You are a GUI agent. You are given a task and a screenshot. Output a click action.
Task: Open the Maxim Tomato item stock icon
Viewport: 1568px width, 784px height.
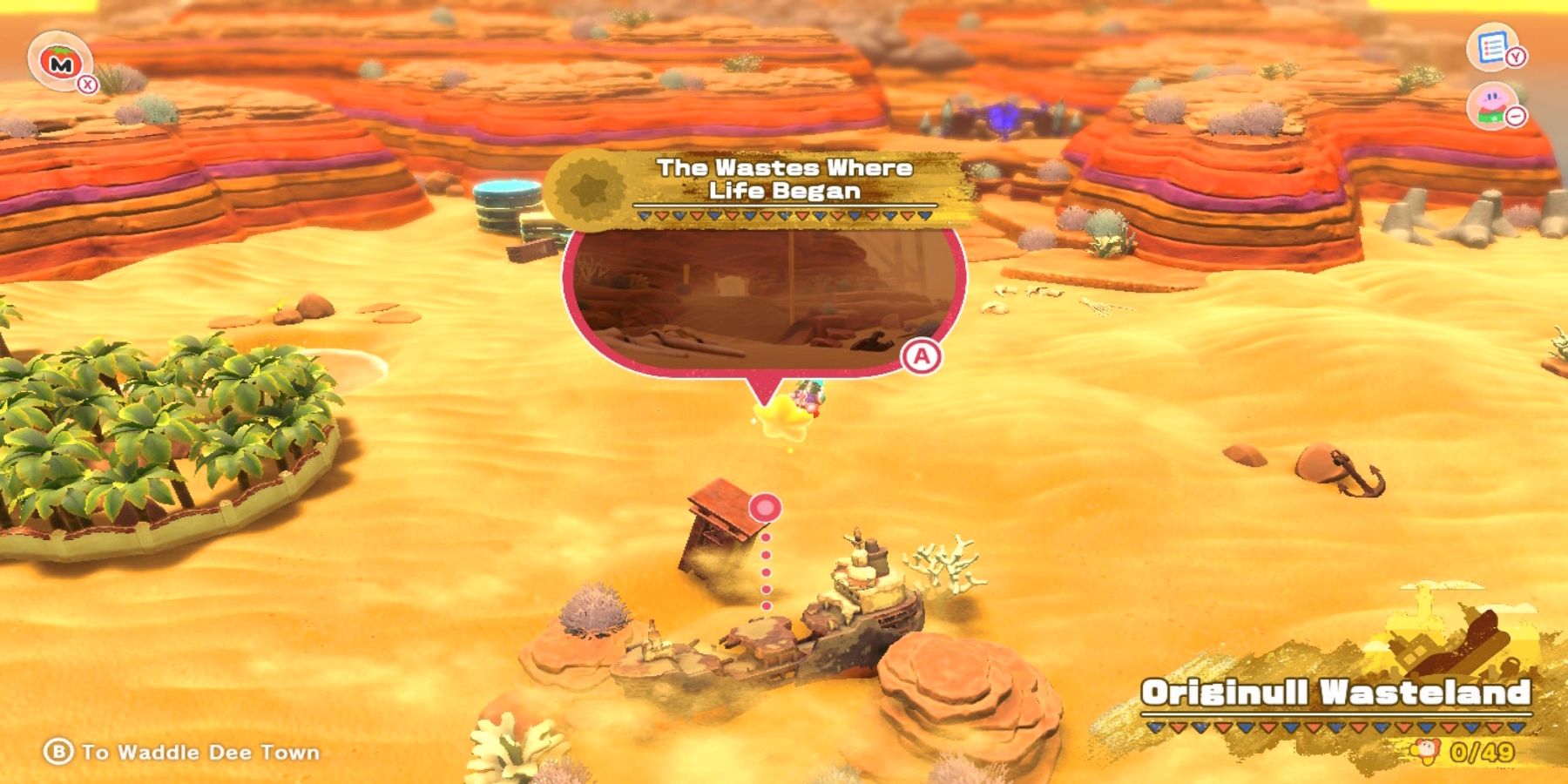click(60, 61)
